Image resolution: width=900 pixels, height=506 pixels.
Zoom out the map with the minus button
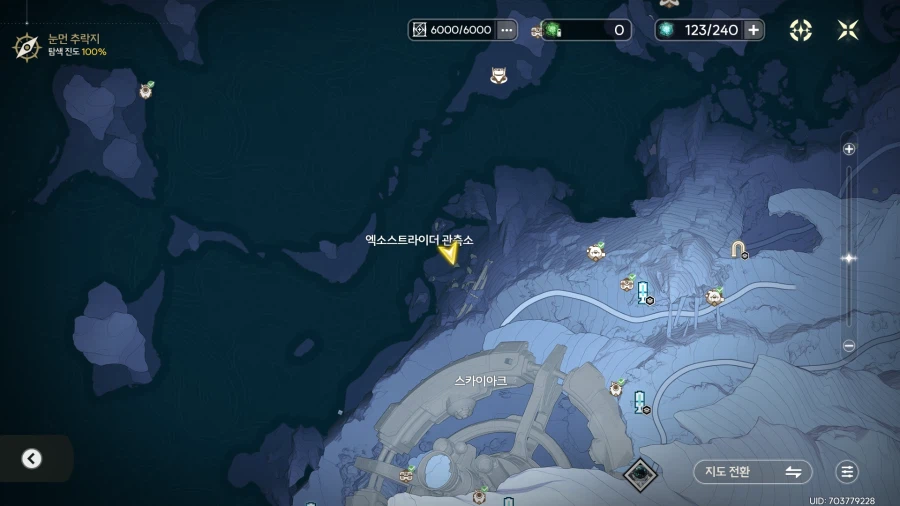pos(849,346)
